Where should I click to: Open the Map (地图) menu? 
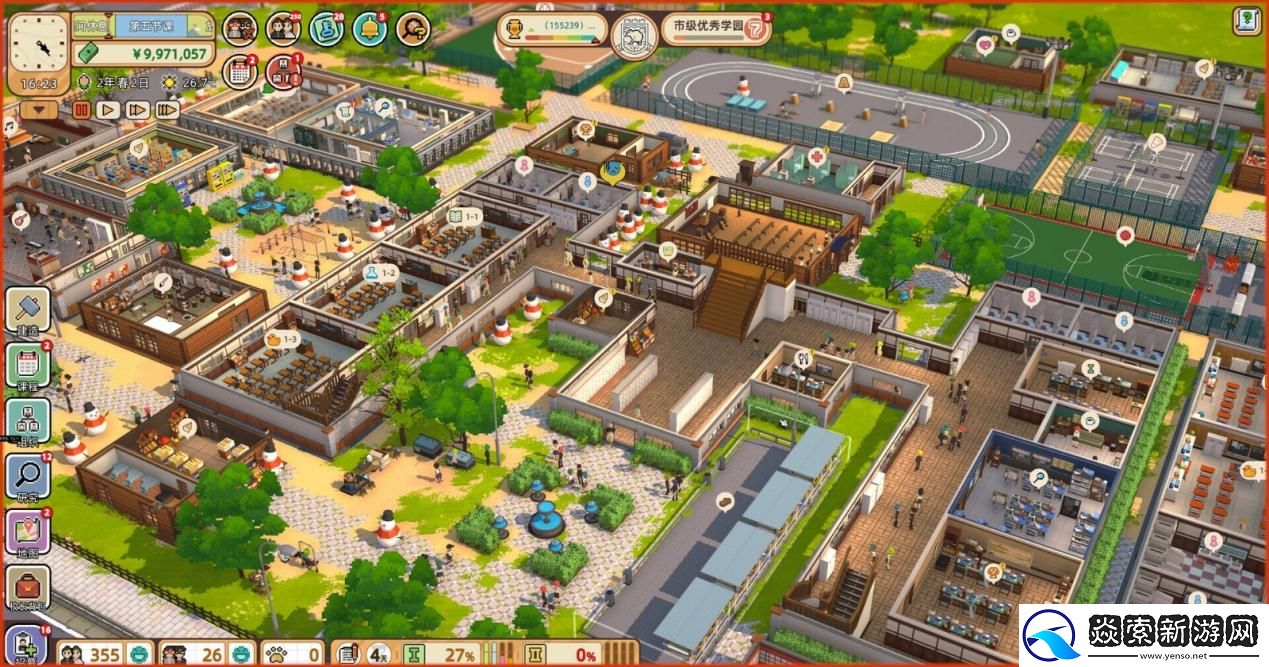coord(27,532)
